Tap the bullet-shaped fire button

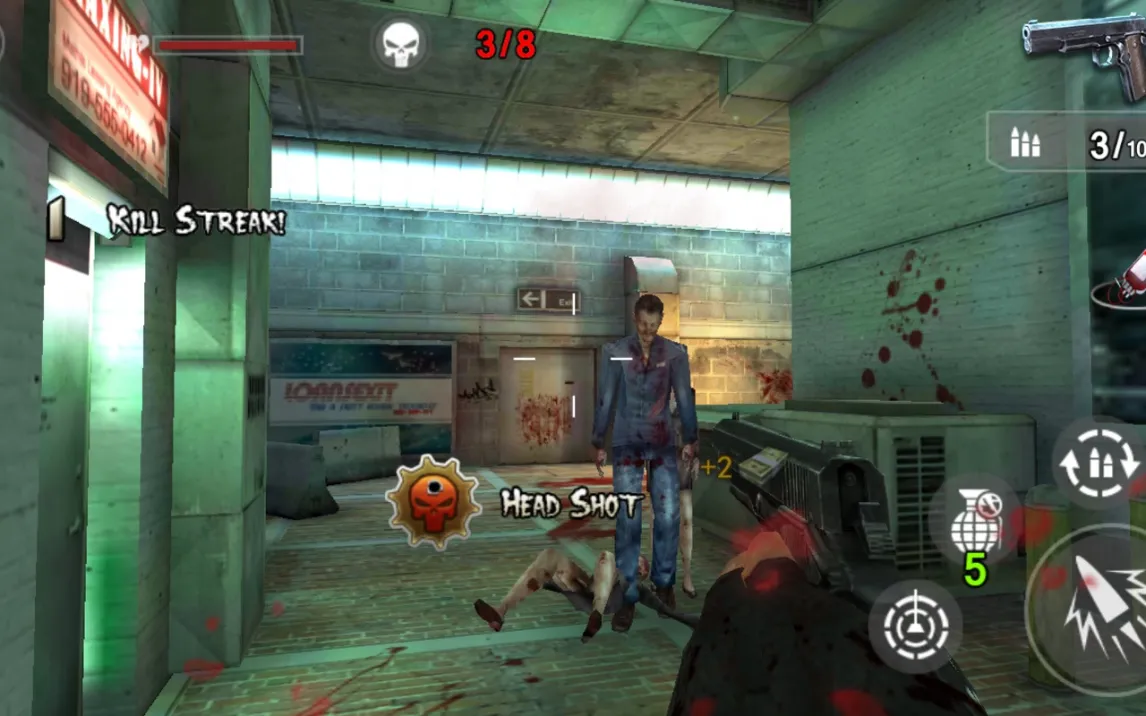coord(1098,608)
